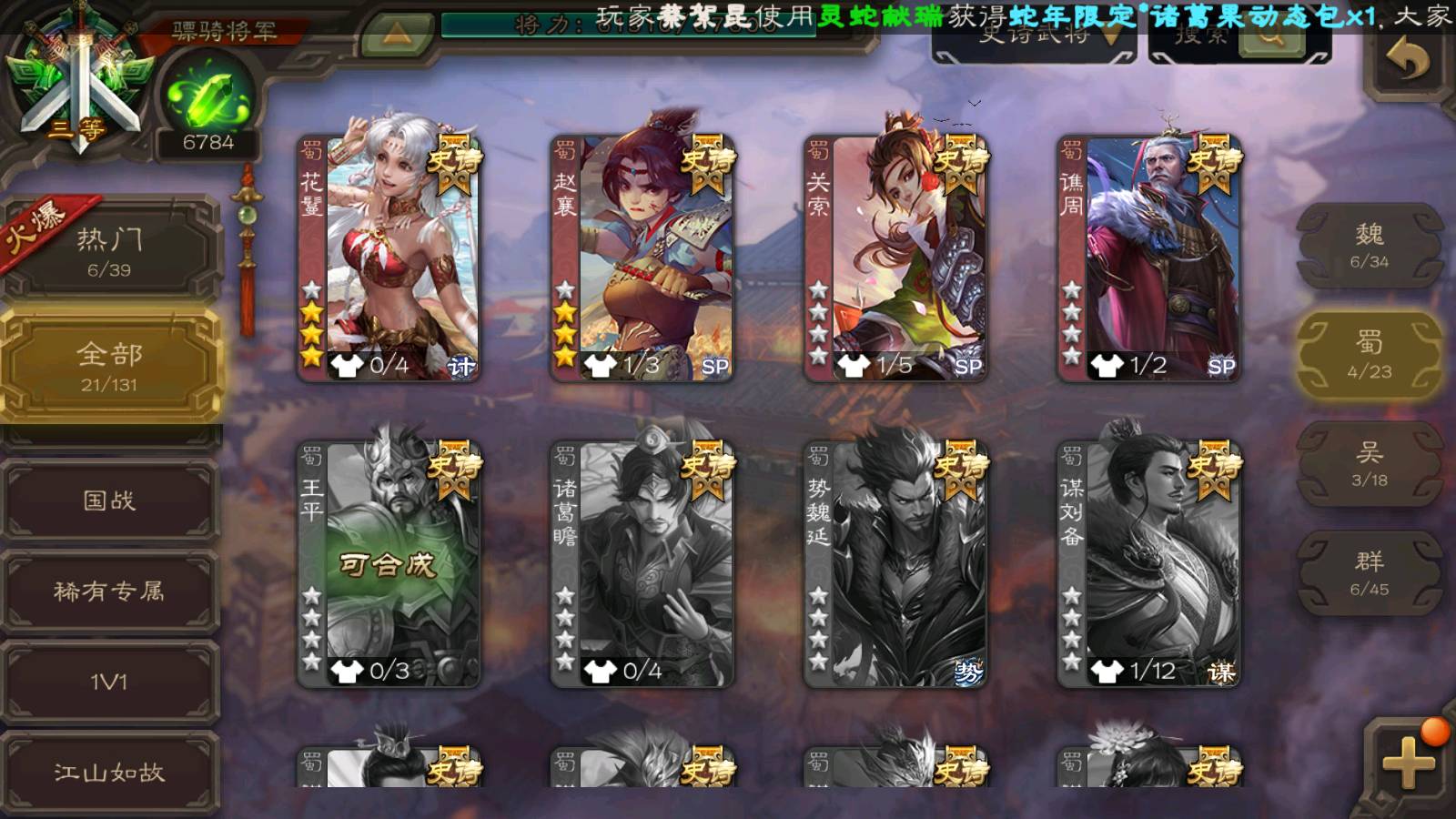Open the 谯周 general card

1149,258
